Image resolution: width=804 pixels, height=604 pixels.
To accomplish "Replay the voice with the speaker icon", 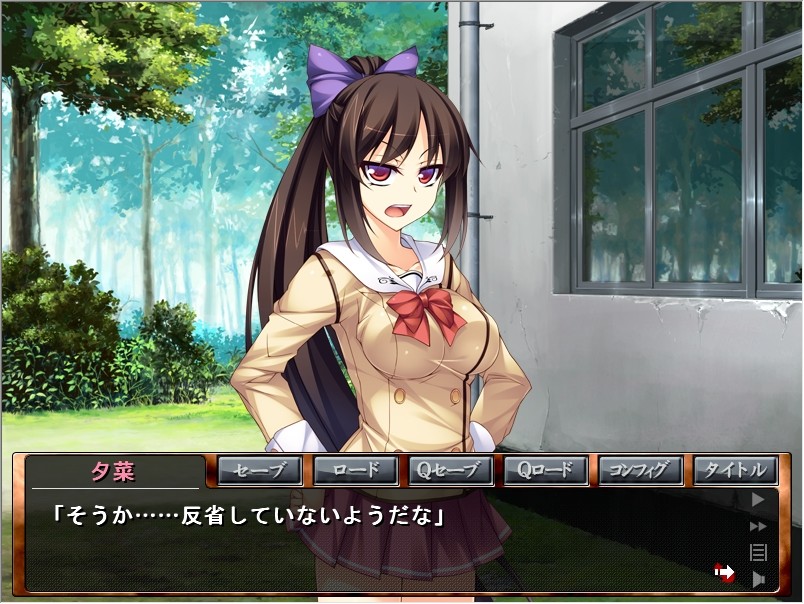I will 758,578.
